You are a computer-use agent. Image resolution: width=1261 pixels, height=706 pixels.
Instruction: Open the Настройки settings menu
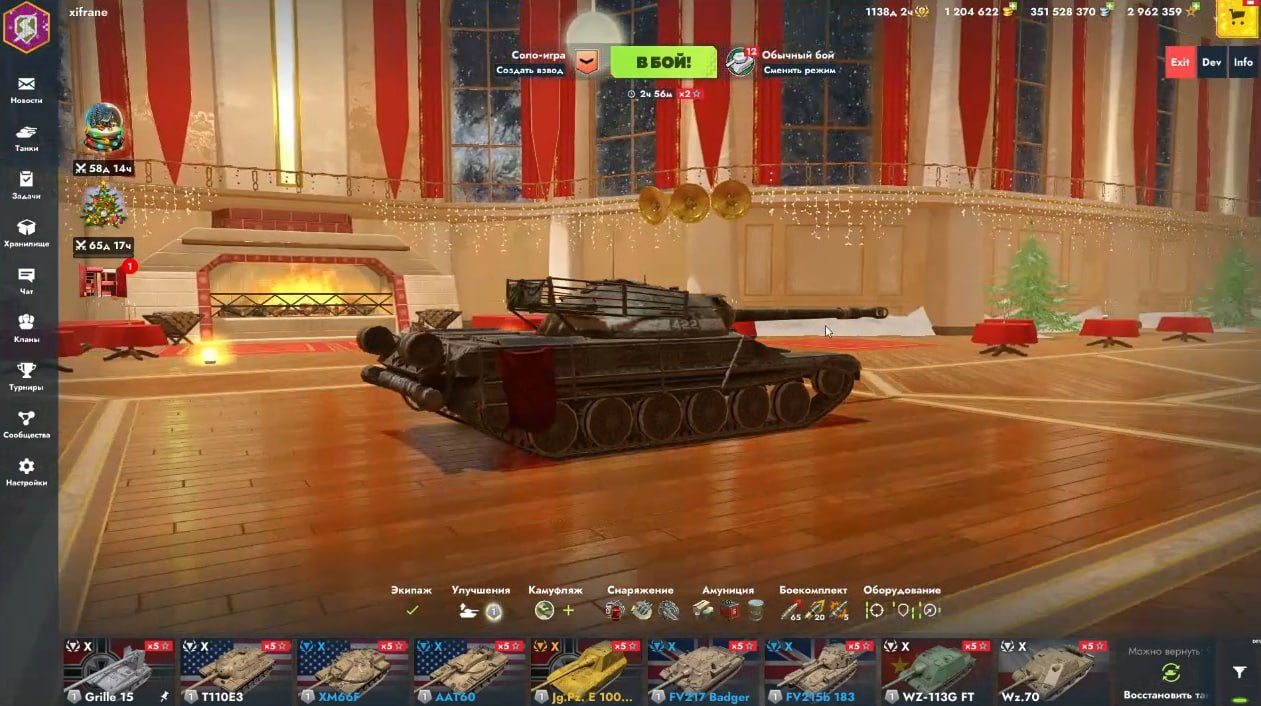26,472
